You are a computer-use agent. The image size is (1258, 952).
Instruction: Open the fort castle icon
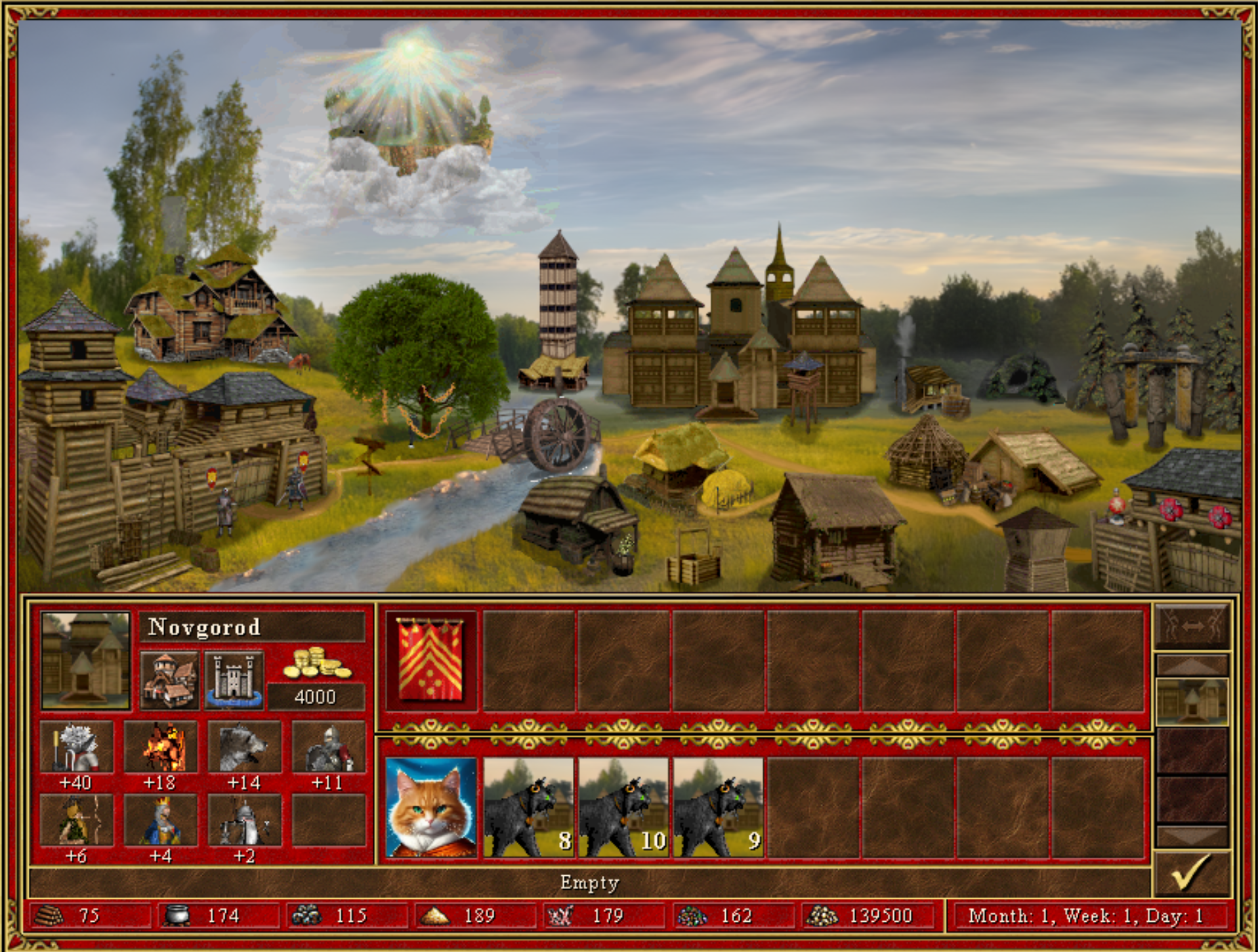234,680
